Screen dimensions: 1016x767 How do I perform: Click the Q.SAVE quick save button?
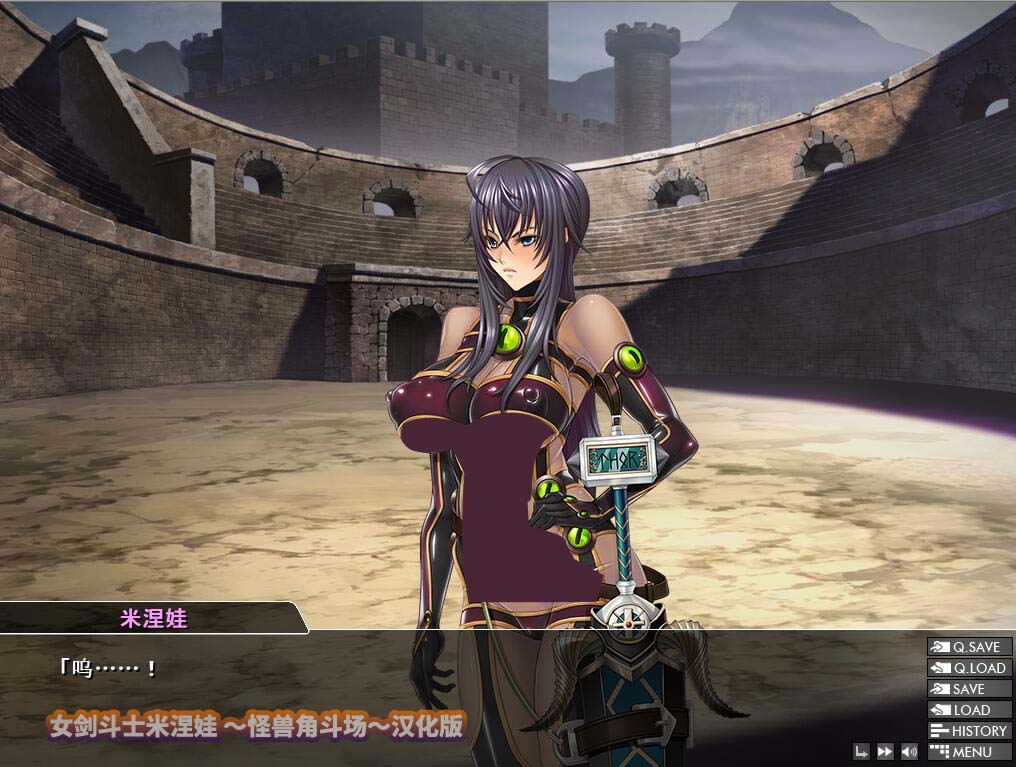tap(969, 647)
